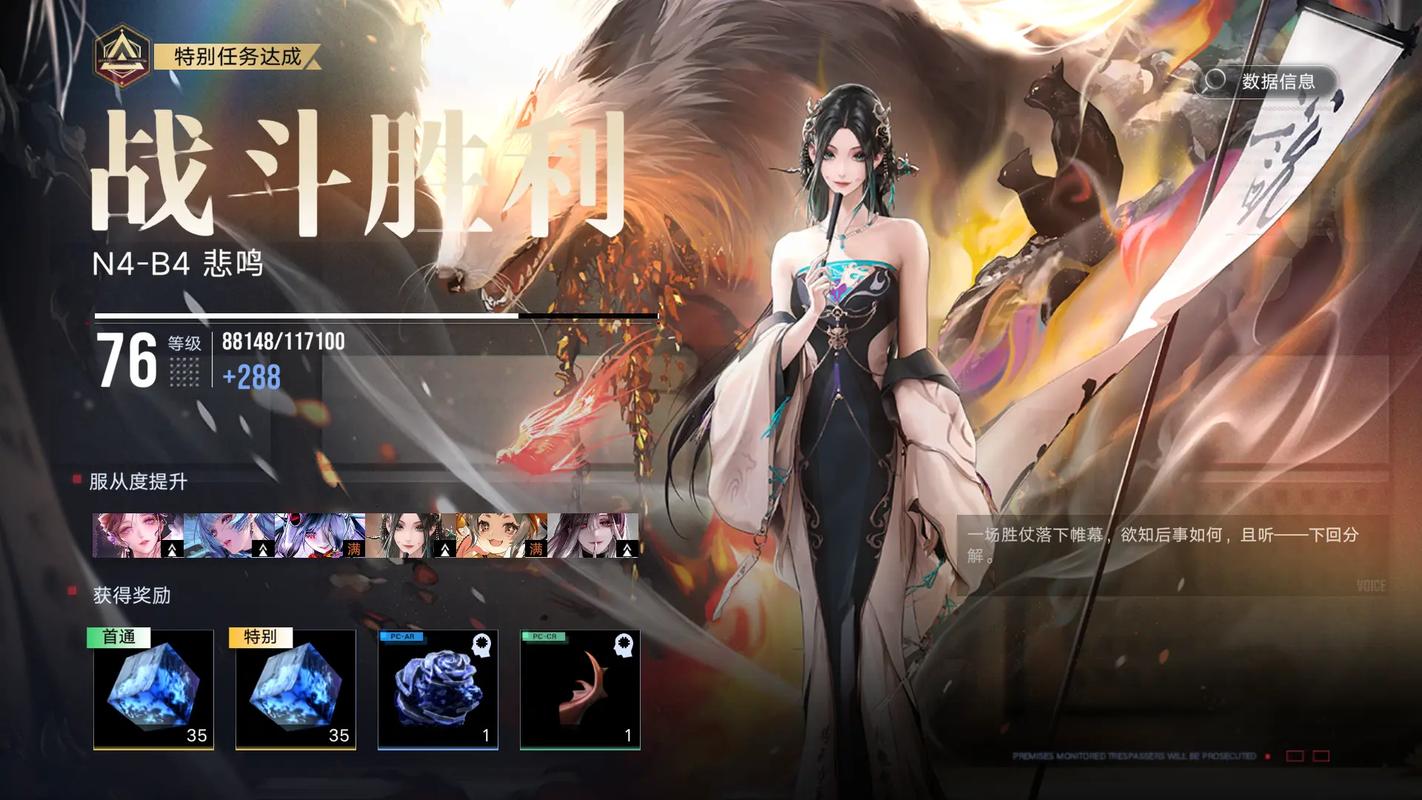Expand the up-arrow on the first portrait

[x=173, y=548]
